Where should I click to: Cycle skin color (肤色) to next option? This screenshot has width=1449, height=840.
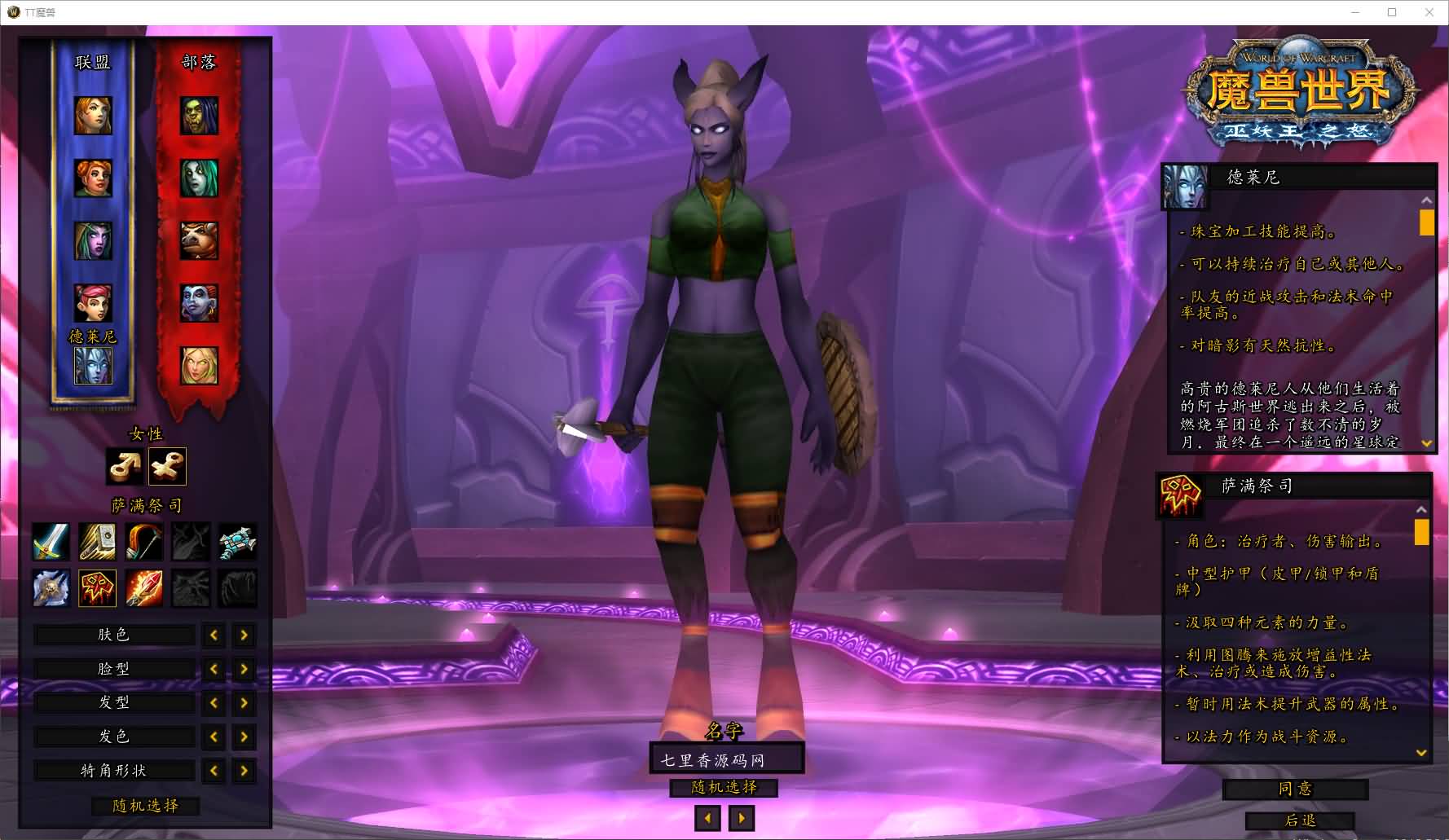point(244,635)
